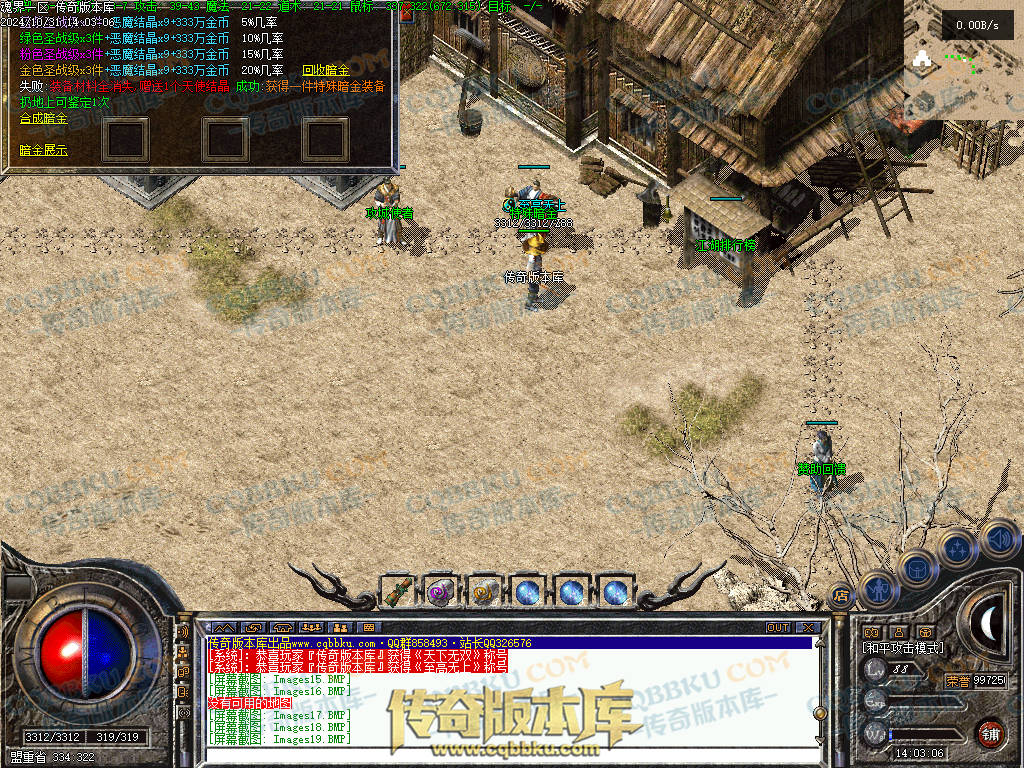Viewport: 1024px width, 768px height.
Task: Open the 店 shop button
Action: (x=841, y=596)
